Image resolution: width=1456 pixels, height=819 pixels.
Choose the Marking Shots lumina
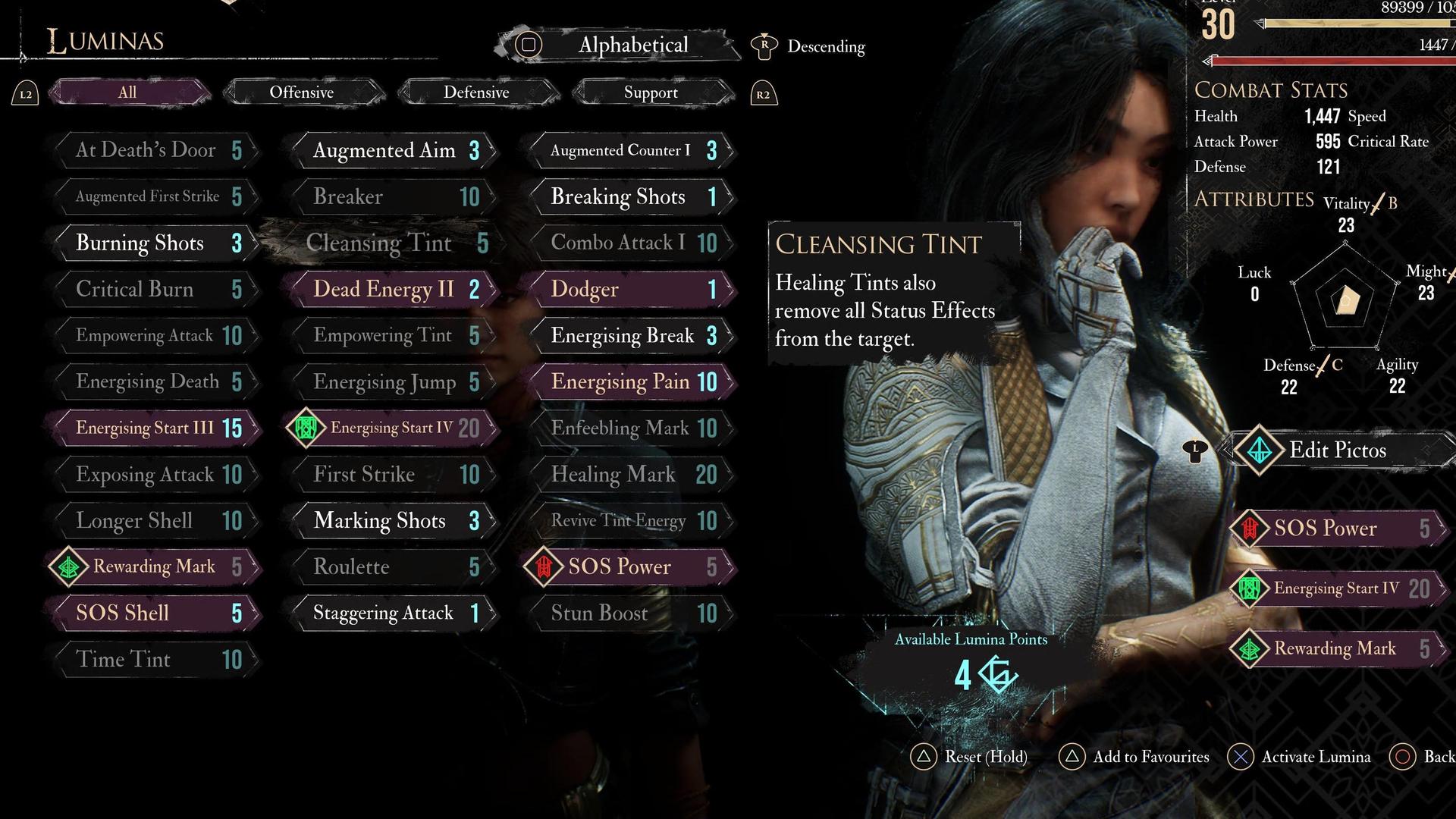(394, 521)
